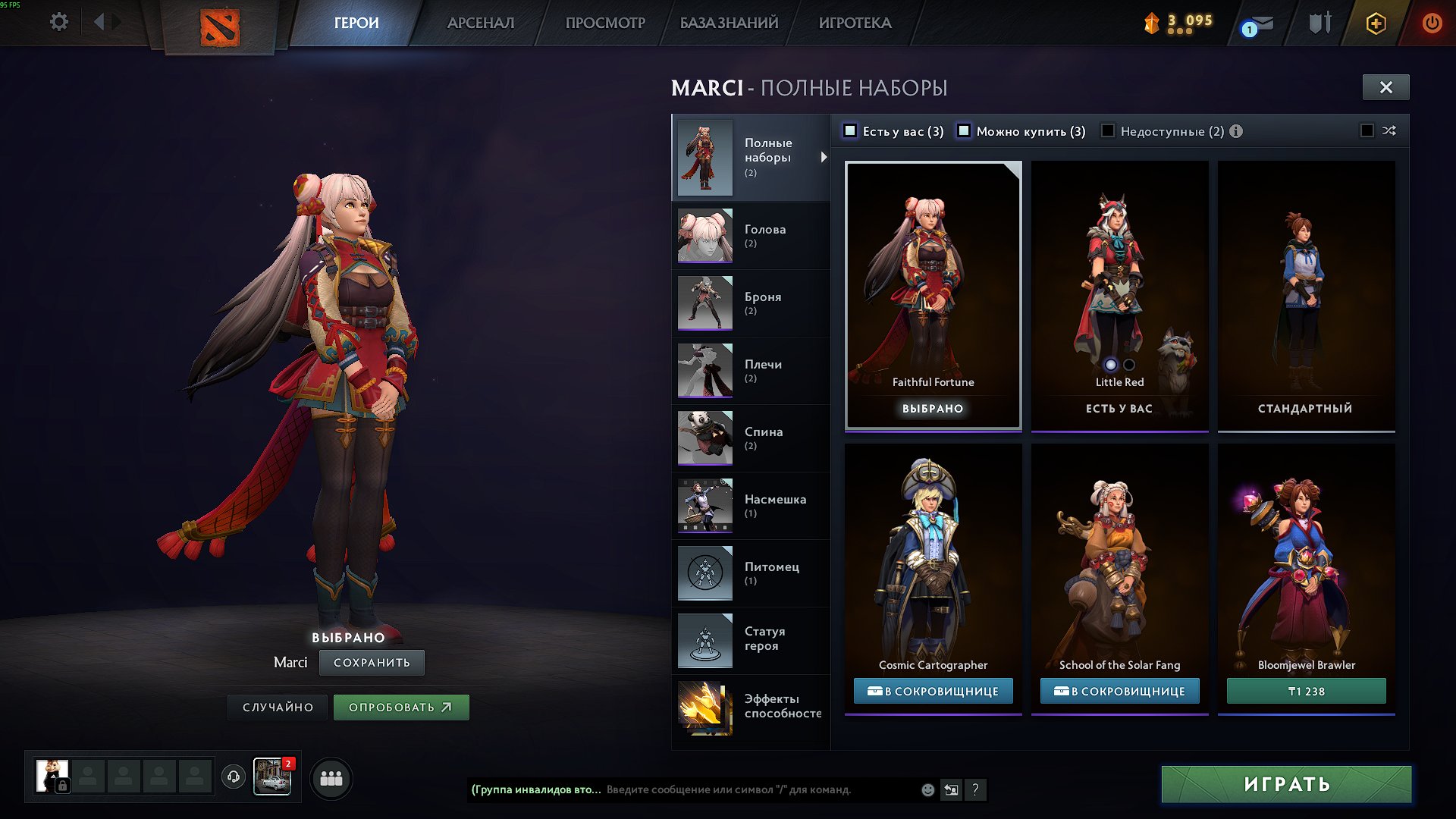
Task: Enable the 'Недоступные (2)' filter
Action: tap(1107, 131)
